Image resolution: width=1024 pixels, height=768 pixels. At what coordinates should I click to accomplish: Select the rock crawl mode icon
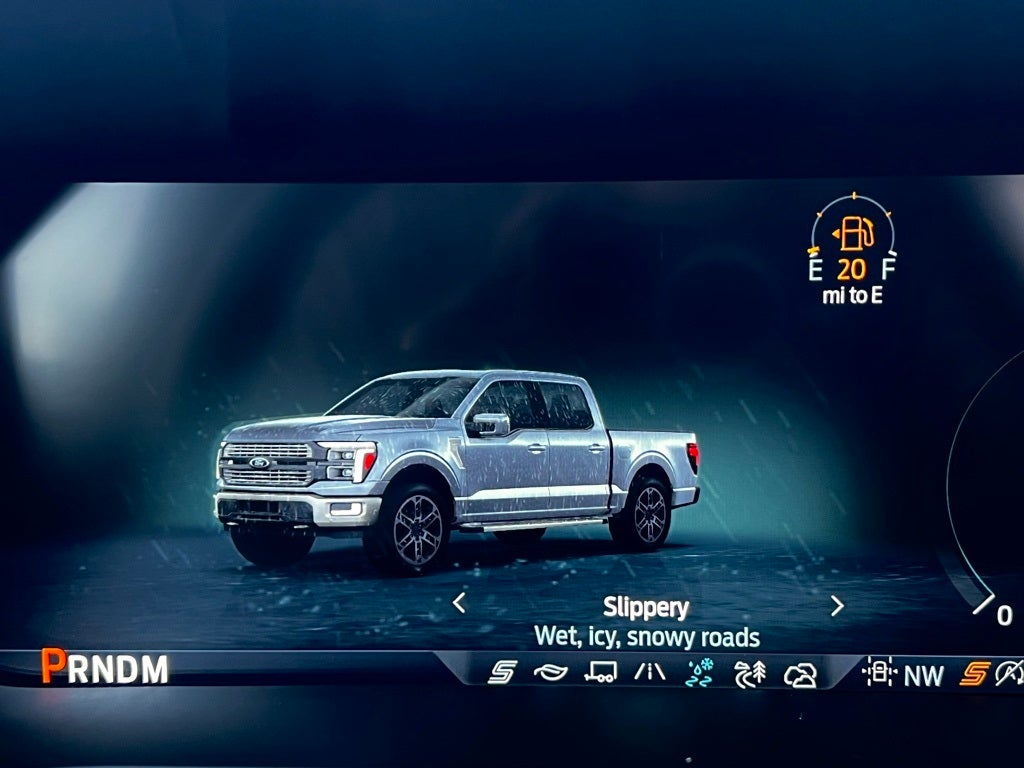(x=800, y=675)
